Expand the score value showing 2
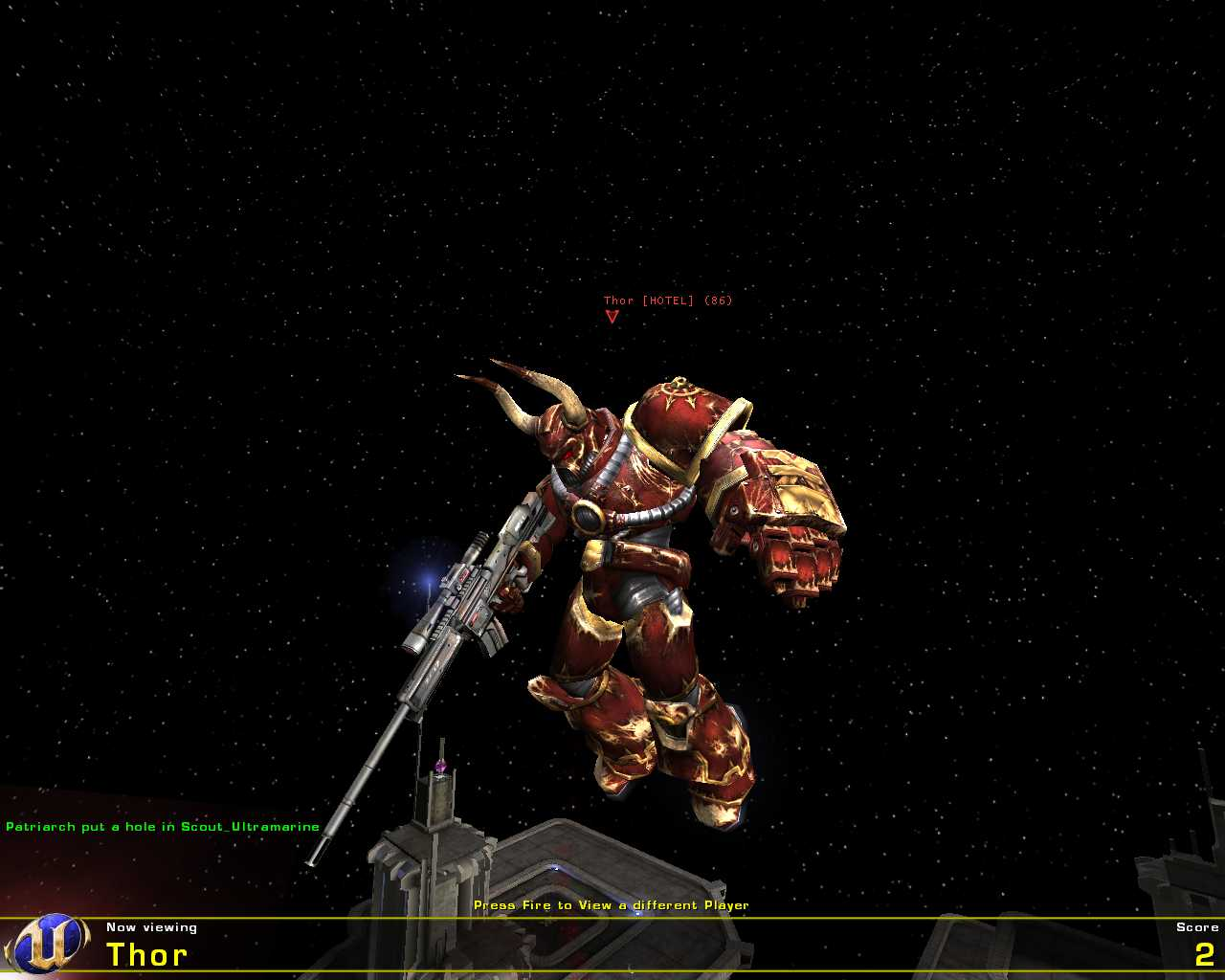Screen dimensions: 1225x980 1204,955
